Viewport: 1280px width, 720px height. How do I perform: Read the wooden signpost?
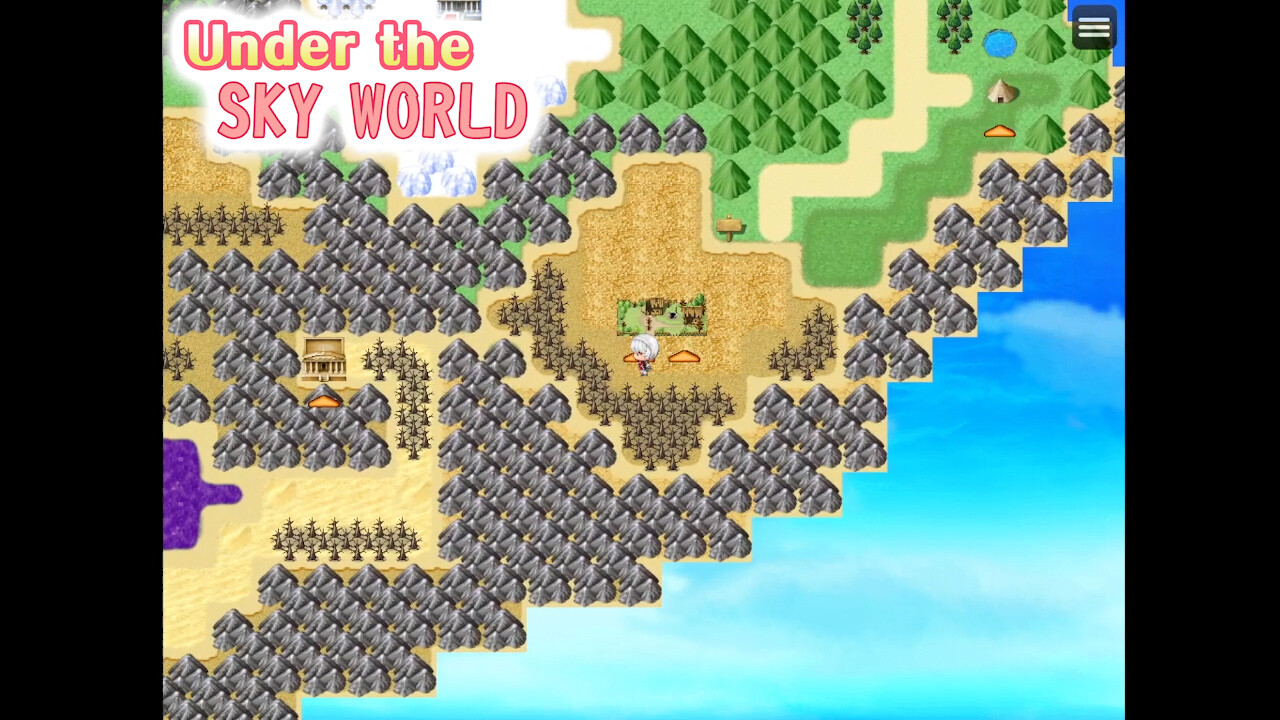[729, 228]
